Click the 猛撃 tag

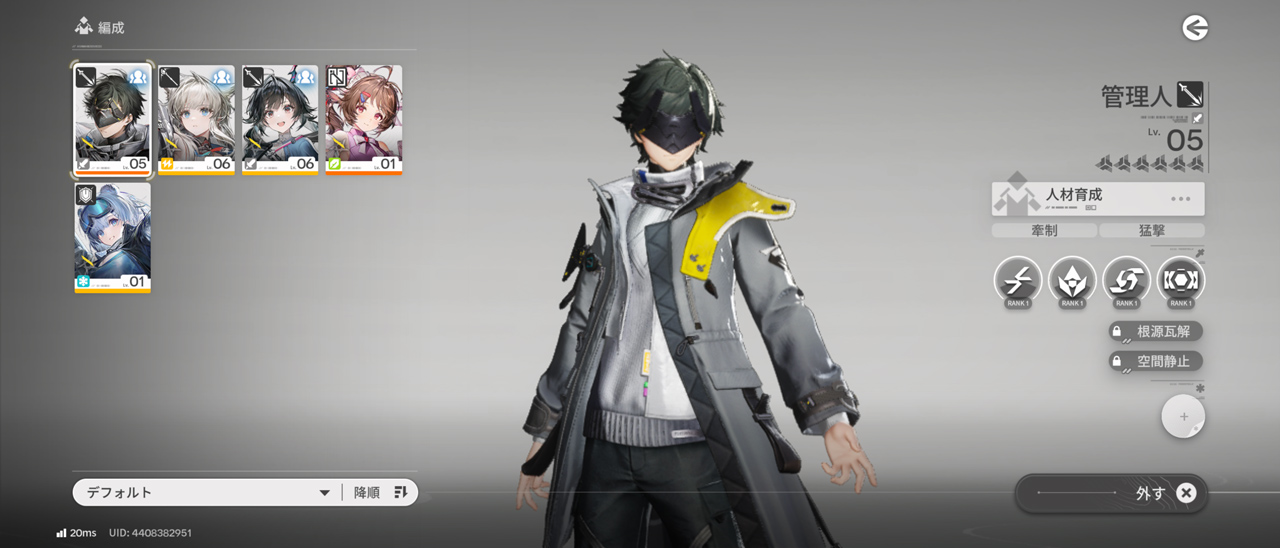coord(1151,230)
